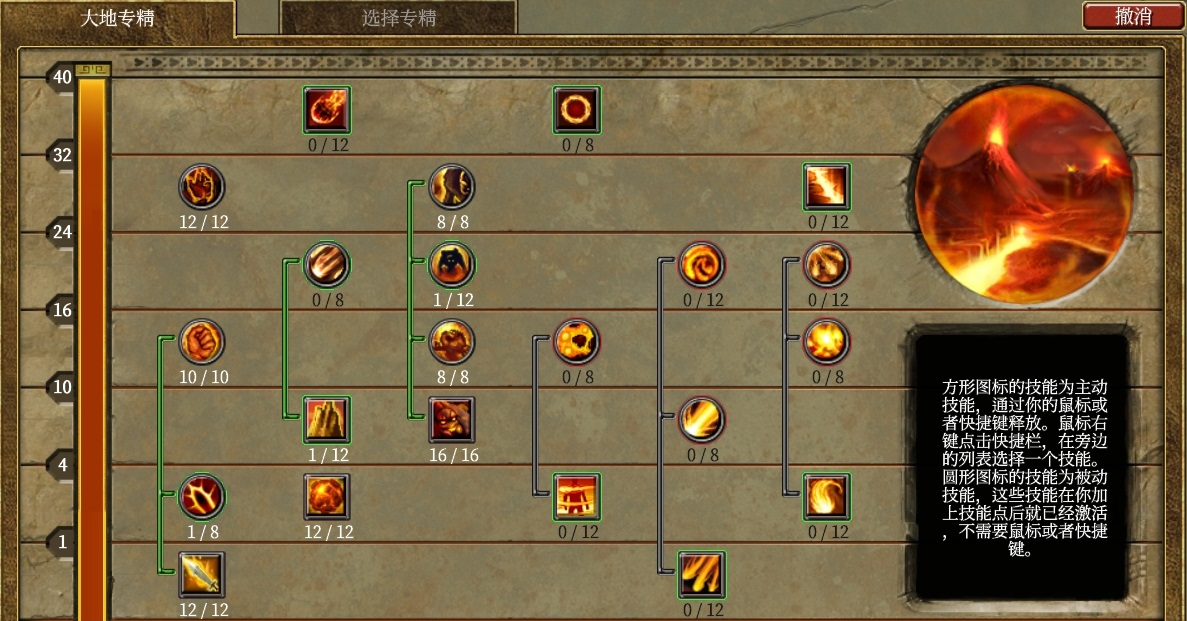
Task: Click the diagonal flame streak round skill
Action: [x=702, y=420]
